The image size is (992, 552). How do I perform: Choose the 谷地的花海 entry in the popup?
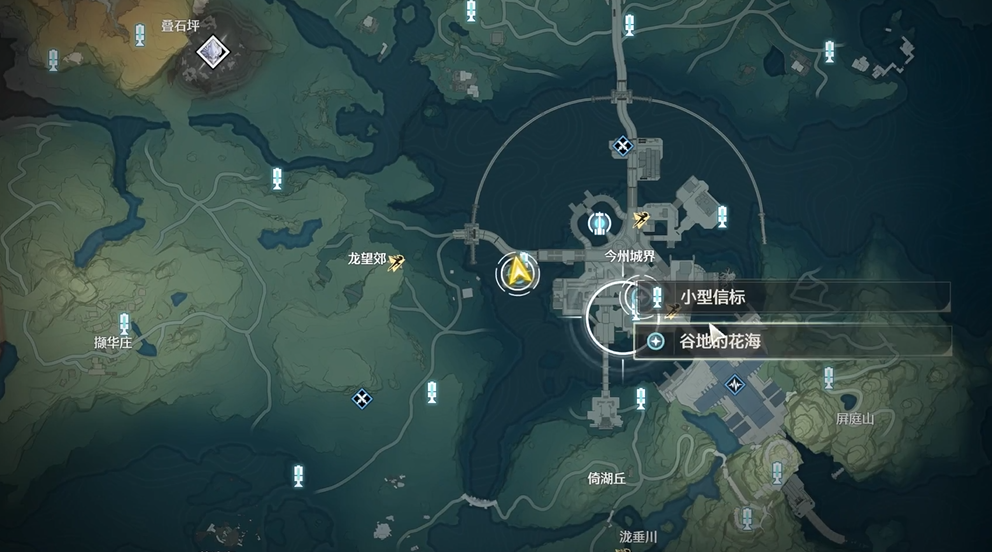791,341
